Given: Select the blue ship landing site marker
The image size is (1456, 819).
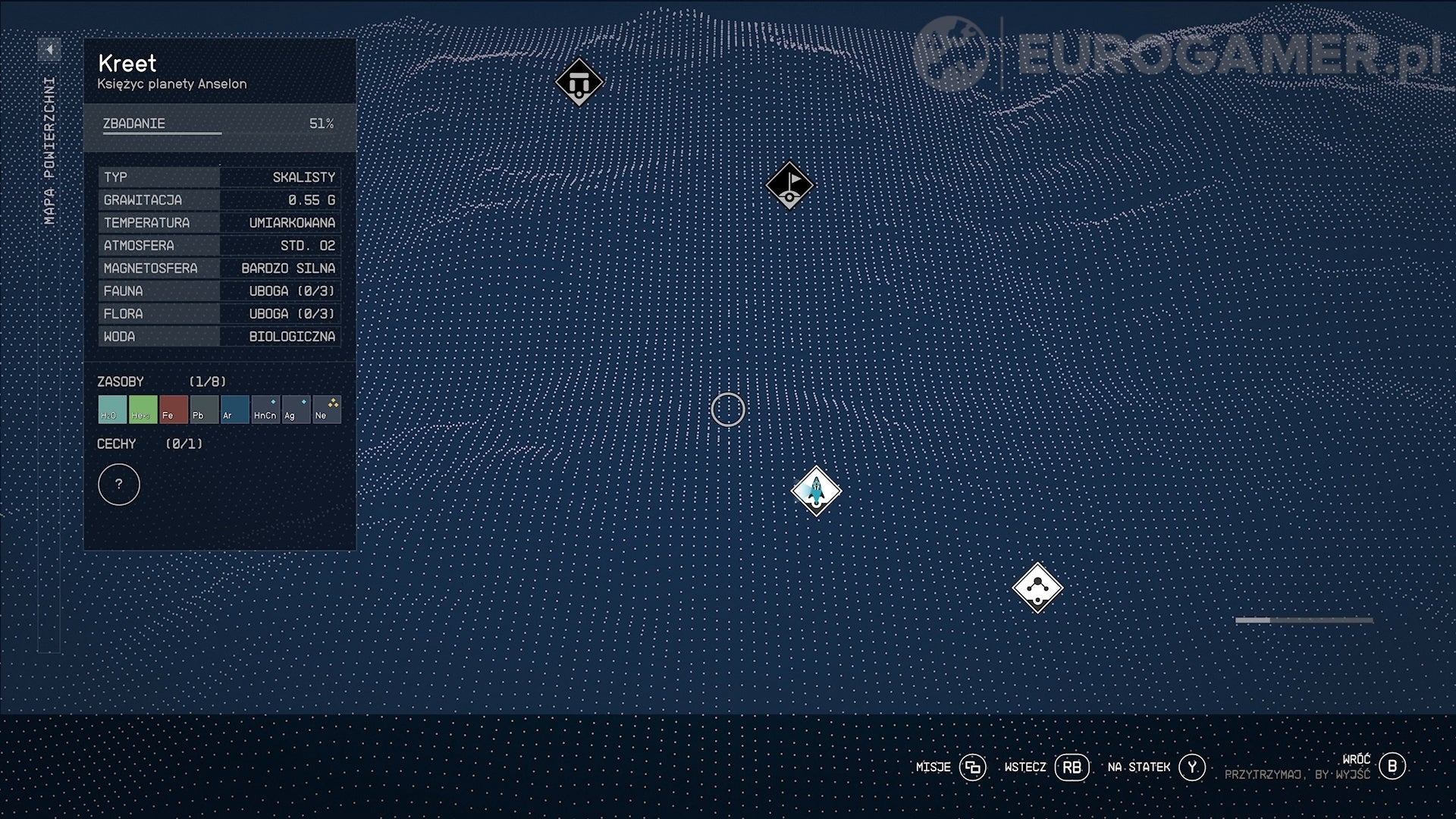Looking at the screenshot, I should 815,491.
